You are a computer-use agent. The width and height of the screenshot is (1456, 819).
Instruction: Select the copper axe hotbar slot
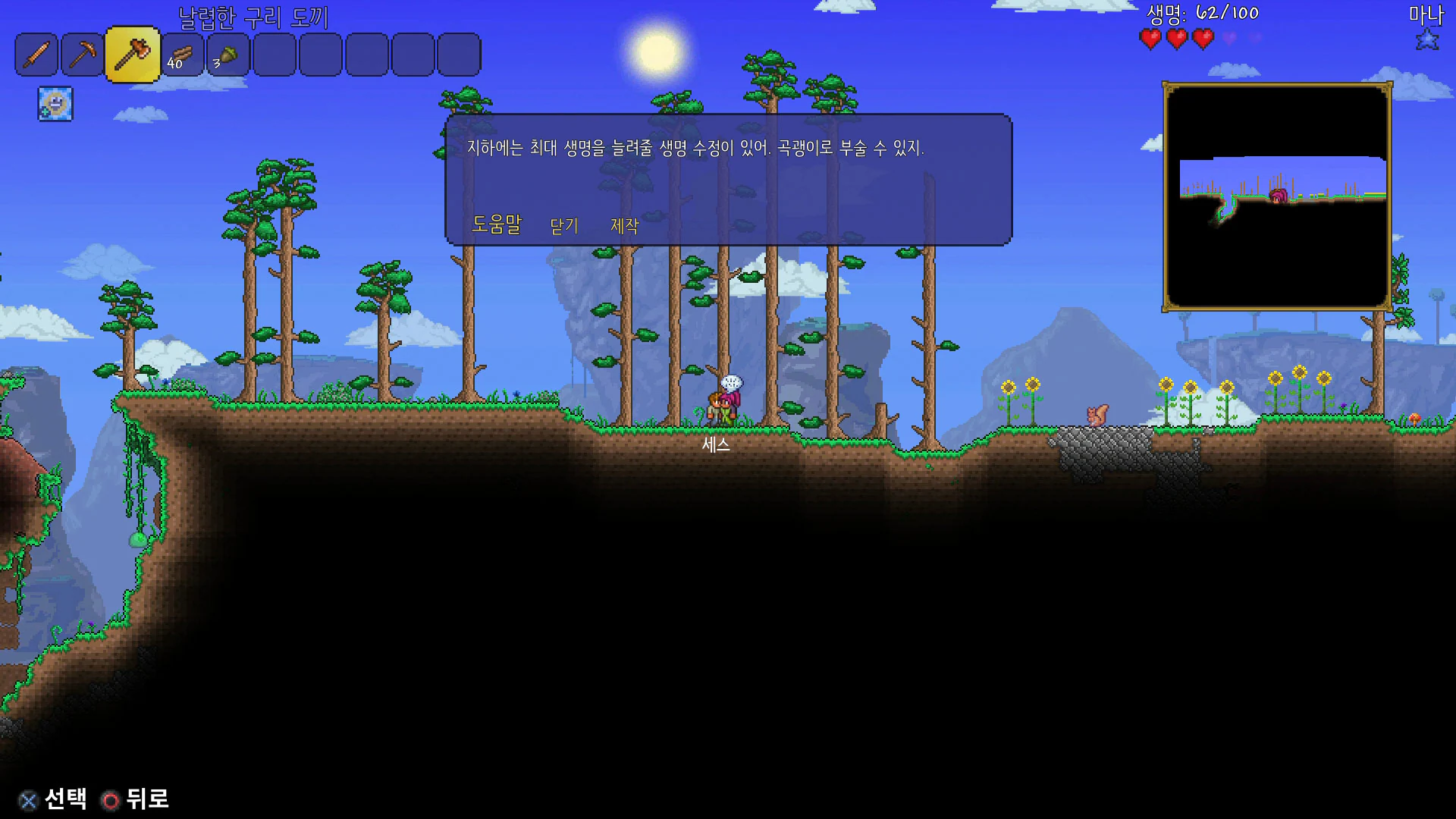pos(132,55)
